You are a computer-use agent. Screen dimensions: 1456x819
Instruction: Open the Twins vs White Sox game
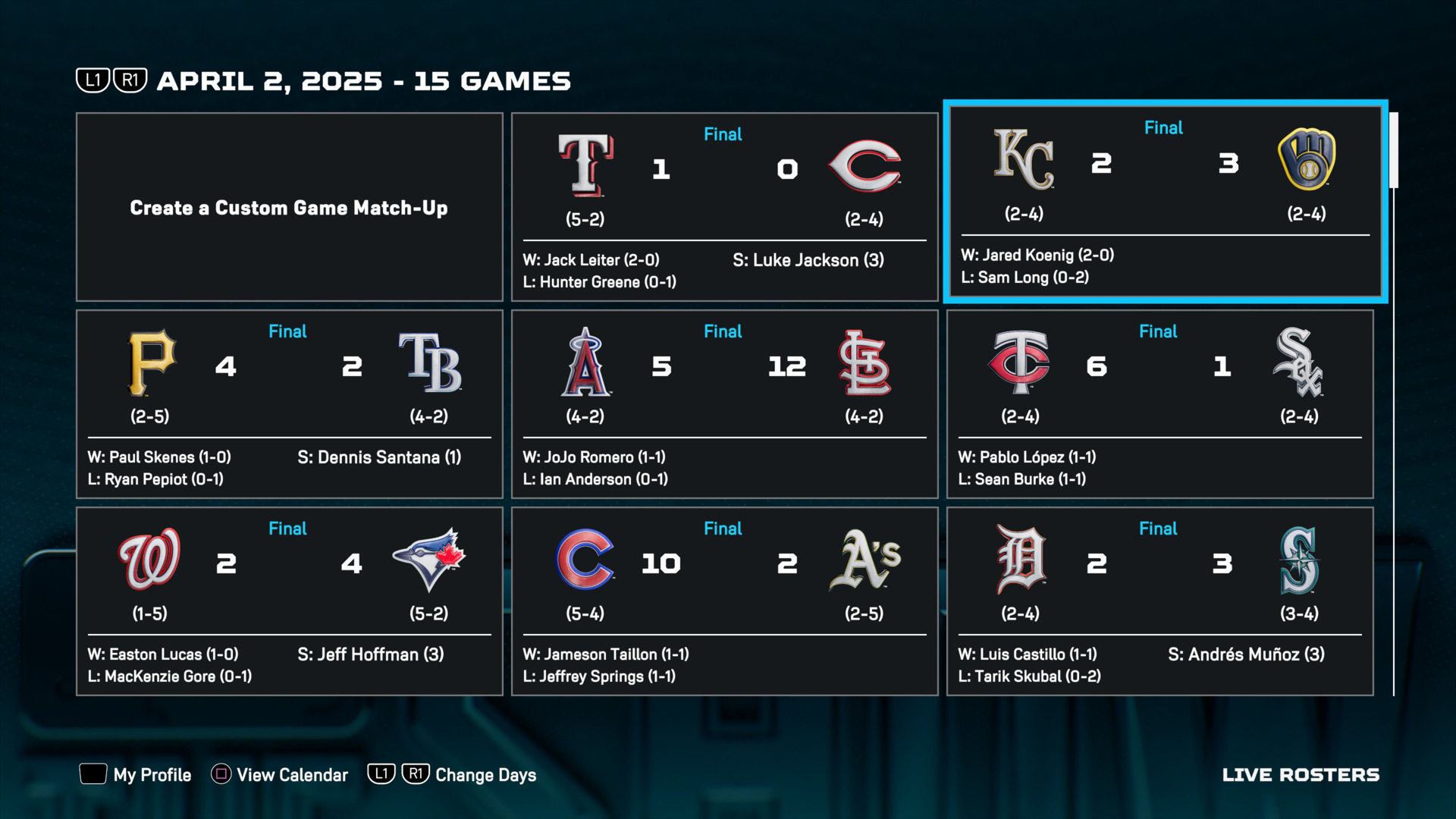coord(1159,403)
